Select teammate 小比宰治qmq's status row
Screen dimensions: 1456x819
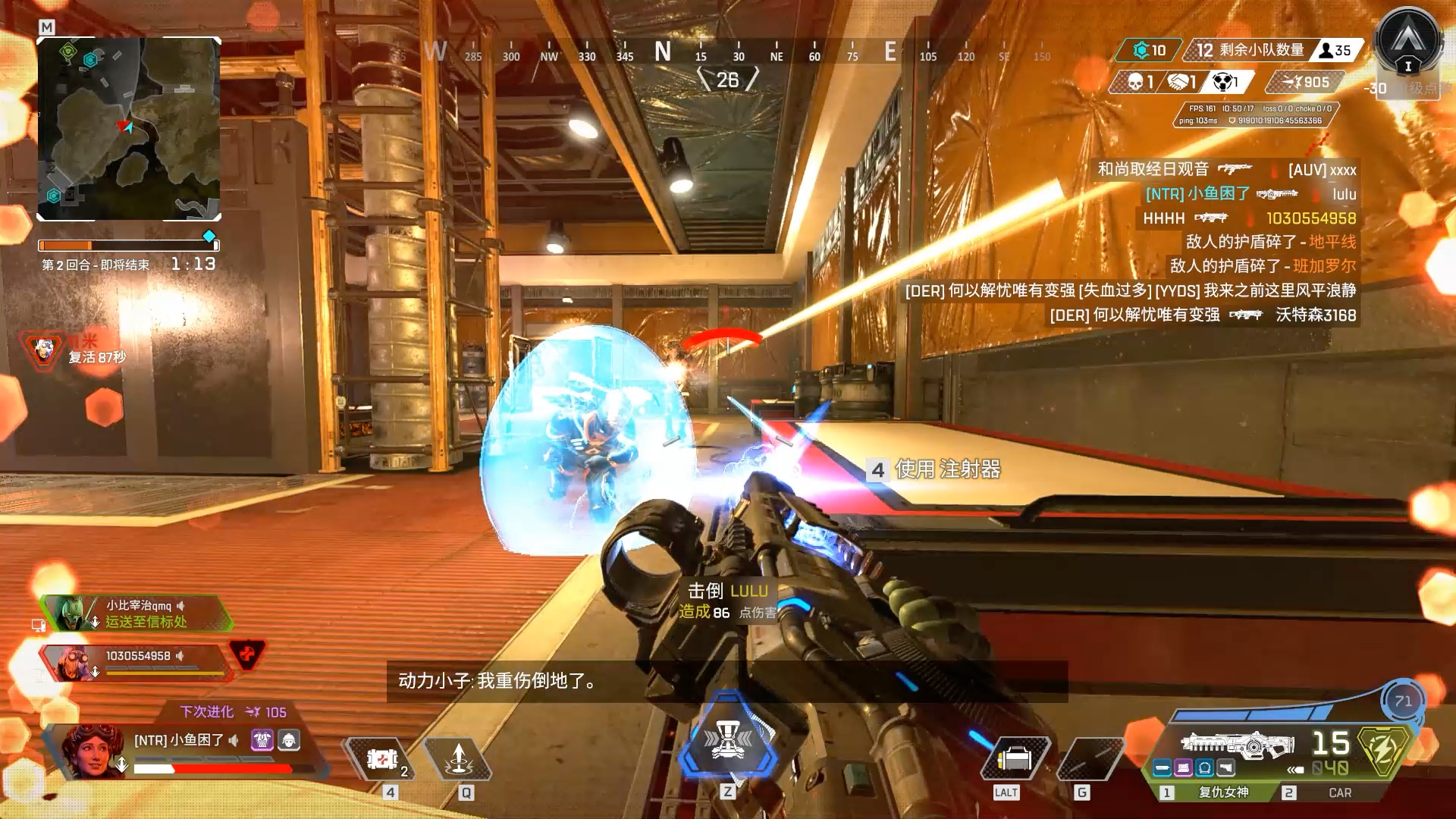pos(136,613)
